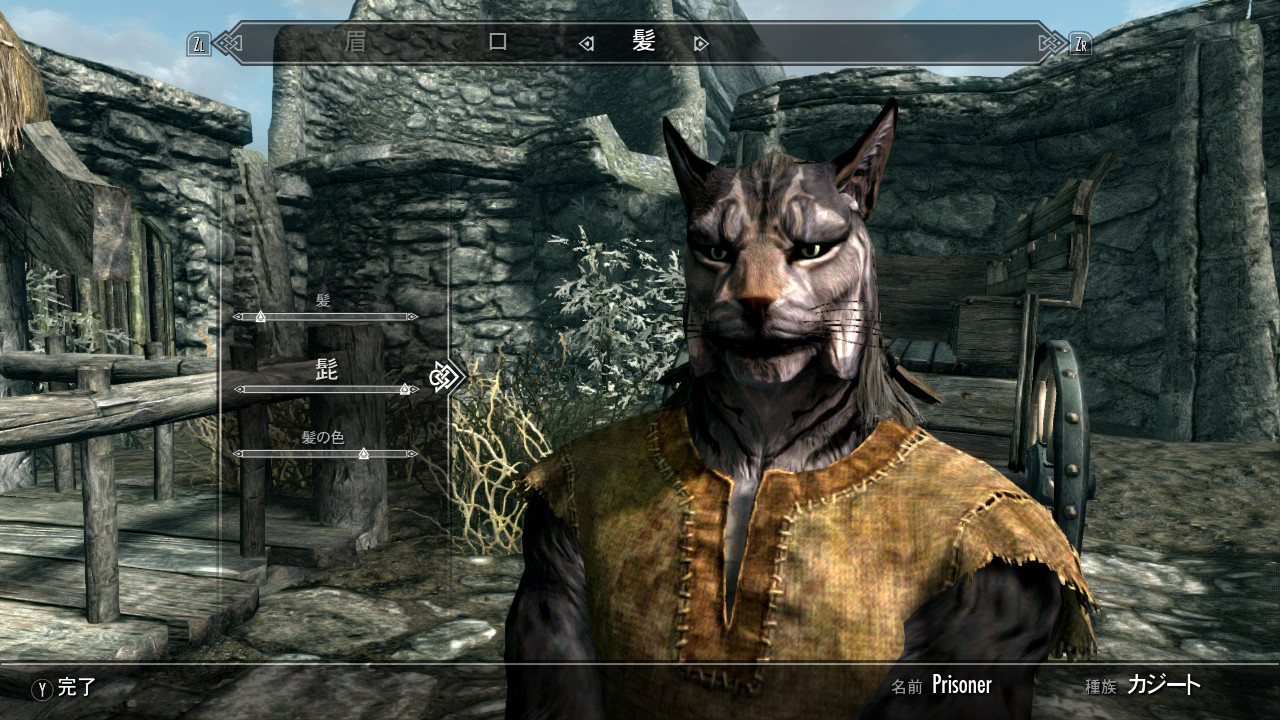The width and height of the screenshot is (1280, 720).
Task: Click the right arrow beside the 髪 tab
Action: pos(701,44)
